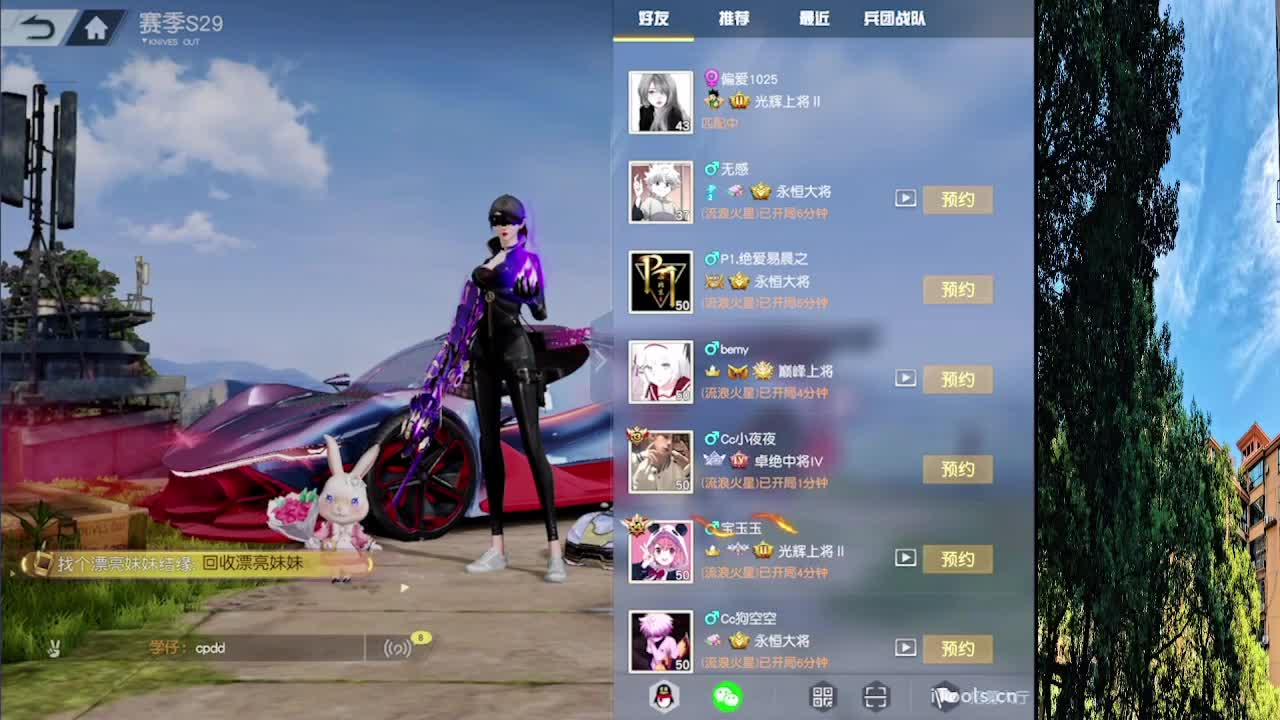
Task: Toggle the video icon beside 宝玉玉
Action: (906, 558)
